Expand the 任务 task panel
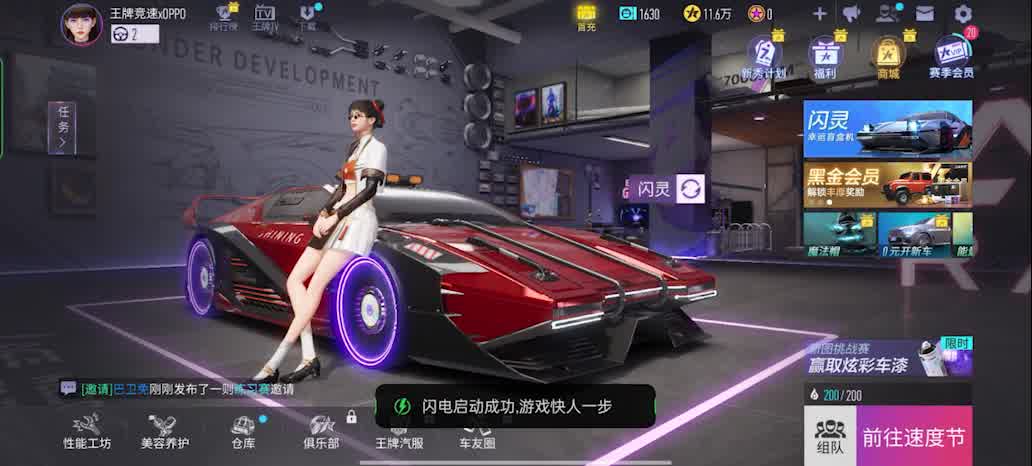This screenshot has width=1032, height=466. (62, 128)
